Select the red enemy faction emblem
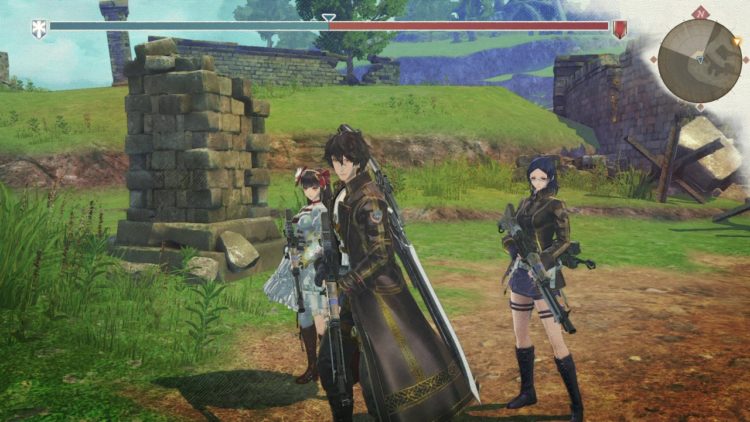Image resolution: width=750 pixels, height=422 pixels. (620, 28)
